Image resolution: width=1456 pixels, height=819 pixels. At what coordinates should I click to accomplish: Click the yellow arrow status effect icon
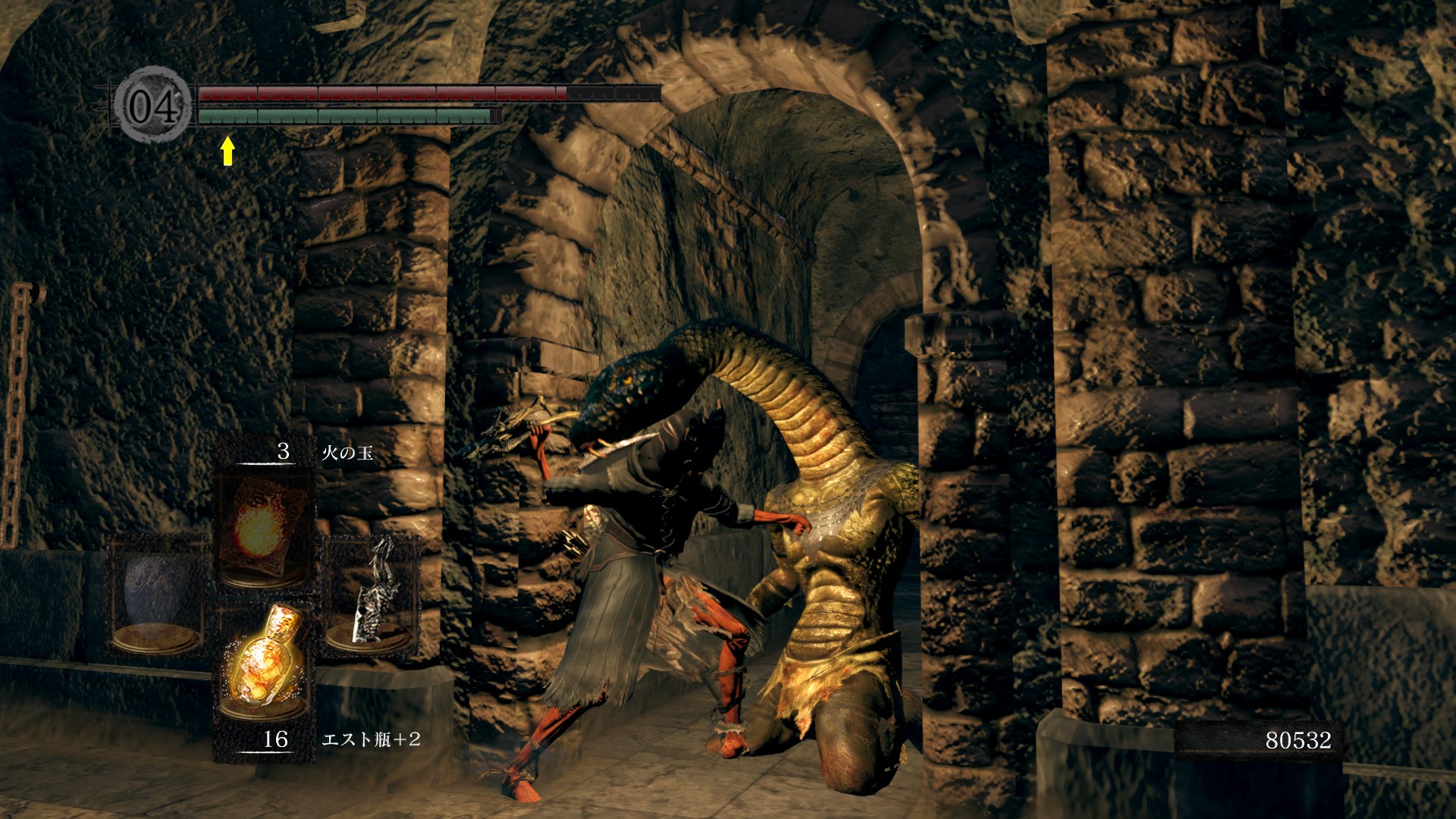[227, 150]
